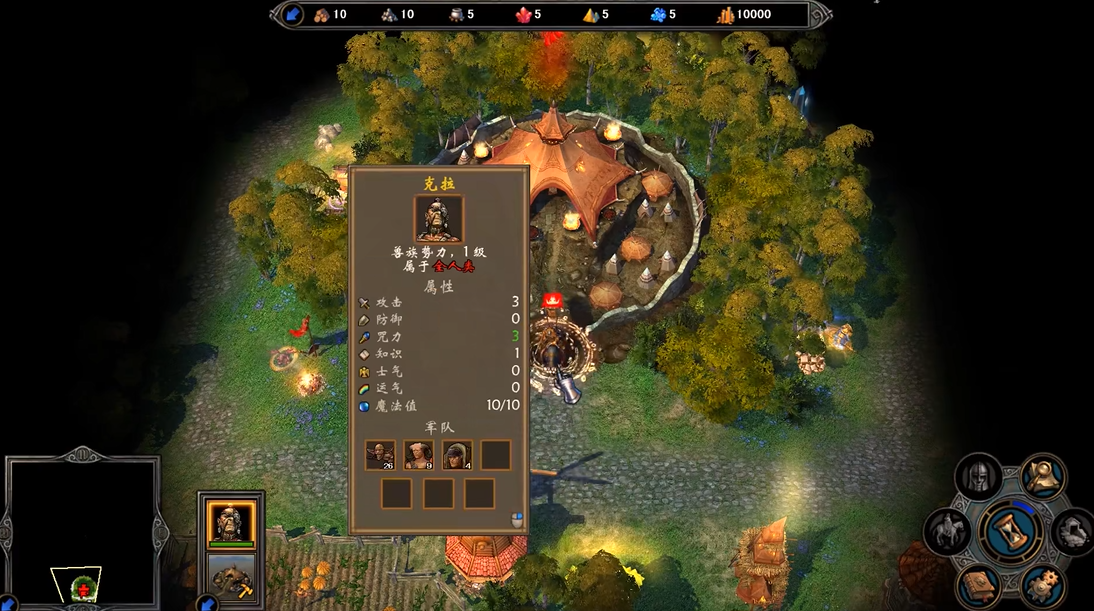Select the army stack of 4 units
Image resolution: width=1094 pixels, height=611 pixels.
click(x=457, y=455)
